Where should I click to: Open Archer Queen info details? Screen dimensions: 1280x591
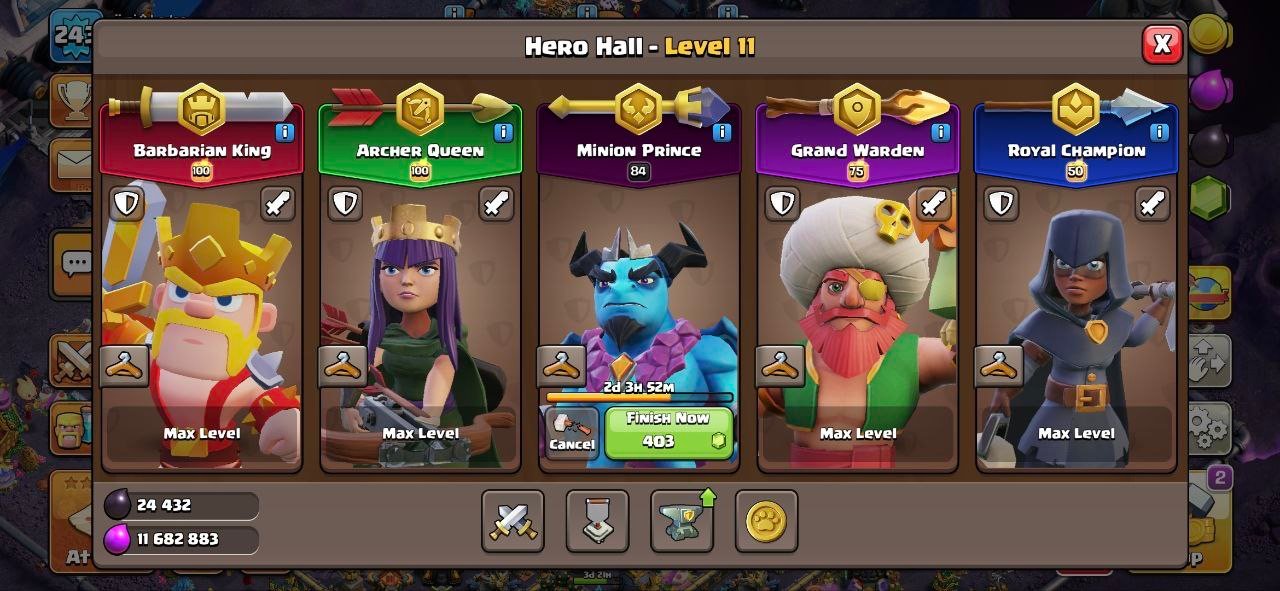point(503,132)
